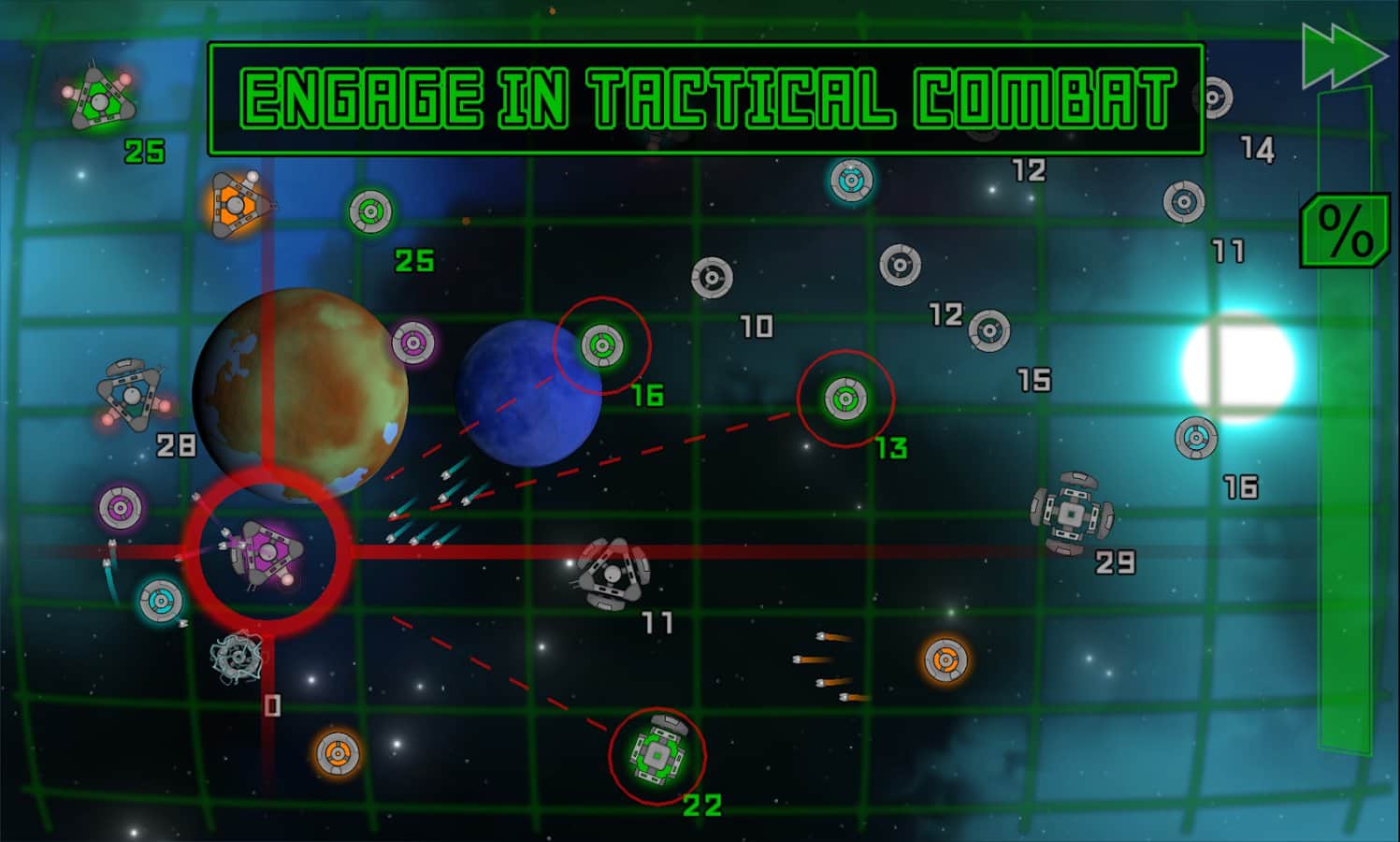Open the percentage stats badge

click(1342, 230)
